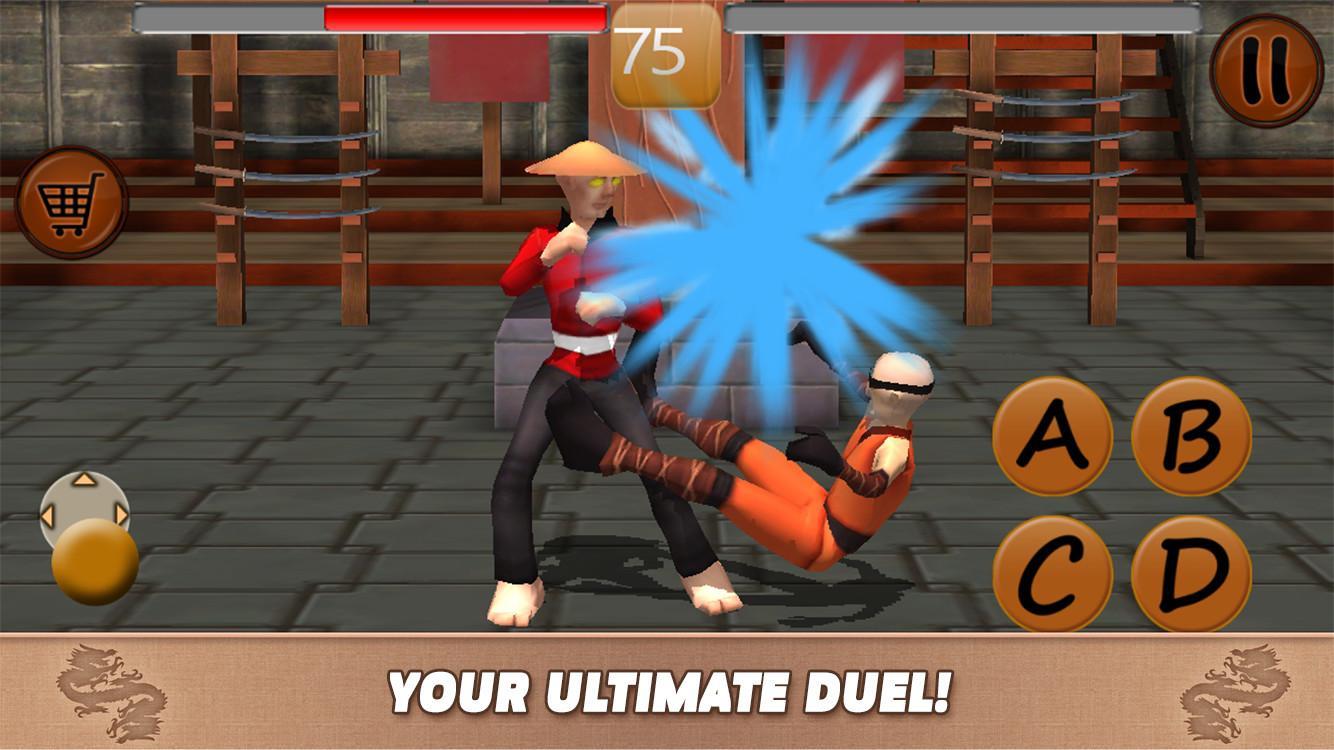Tap the left dragon emblem on the banner
Image resolution: width=1334 pixels, height=750 pixels.
(110, 690)
